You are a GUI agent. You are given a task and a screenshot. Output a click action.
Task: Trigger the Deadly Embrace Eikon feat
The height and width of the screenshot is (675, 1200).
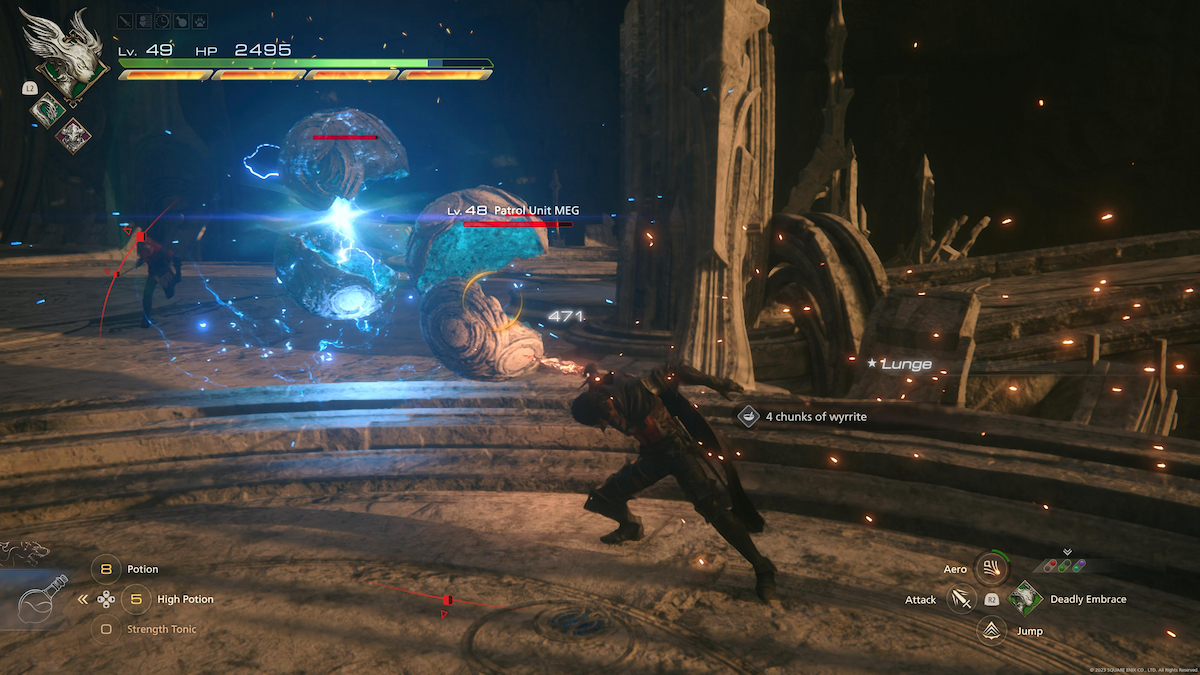(x=1025, y=598)
